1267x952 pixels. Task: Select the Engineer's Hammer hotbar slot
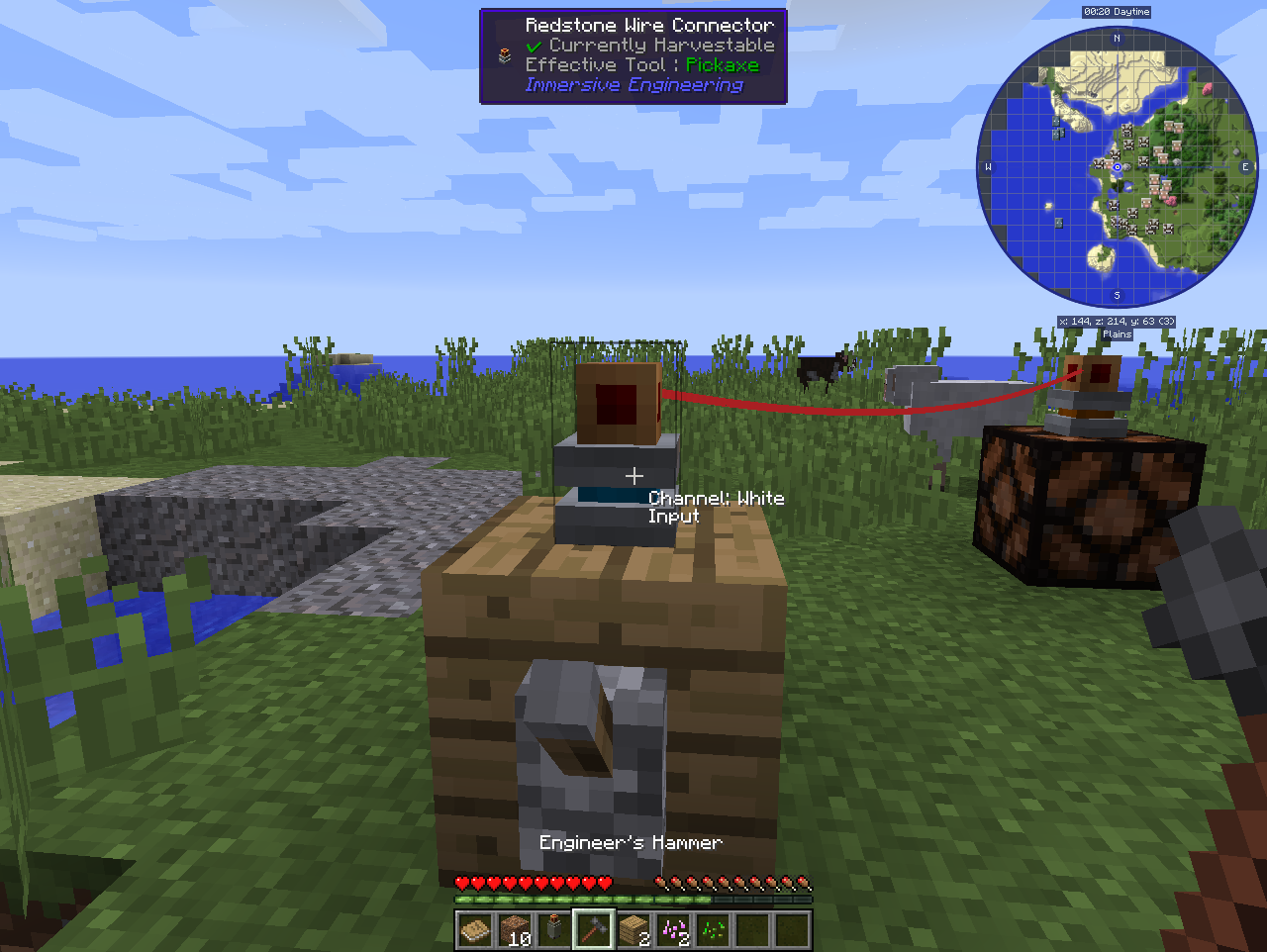[x=594, y=930]
